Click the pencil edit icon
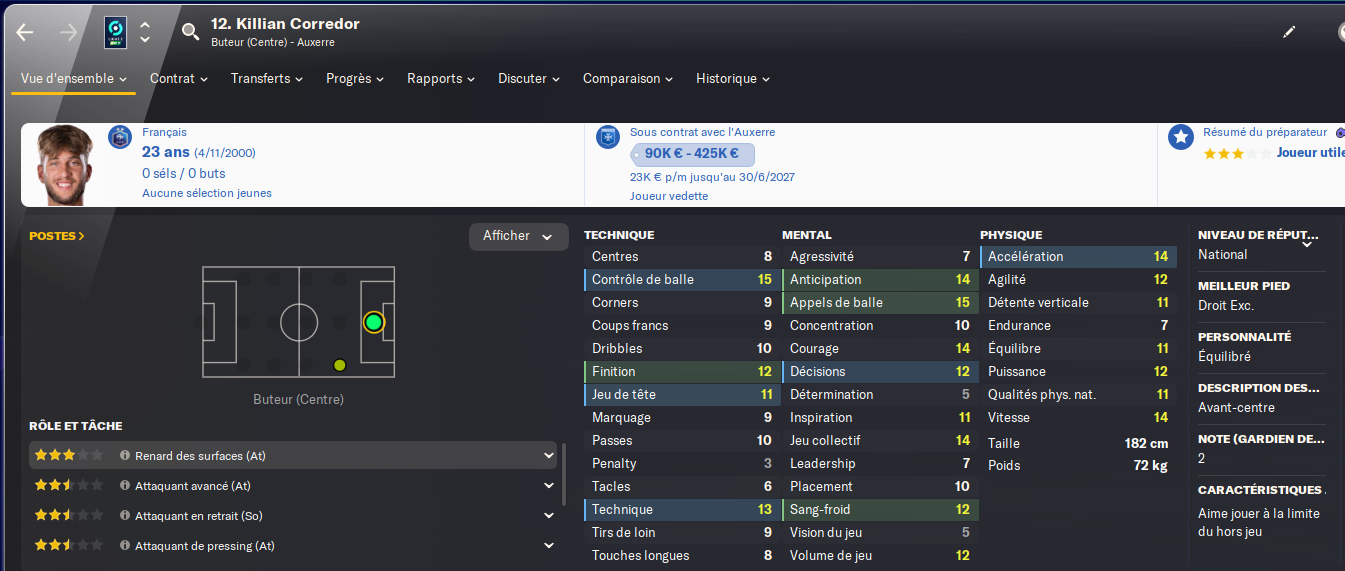Image resolution: width=1345 pixels, height=571 pixels. tap(1289, 32)
